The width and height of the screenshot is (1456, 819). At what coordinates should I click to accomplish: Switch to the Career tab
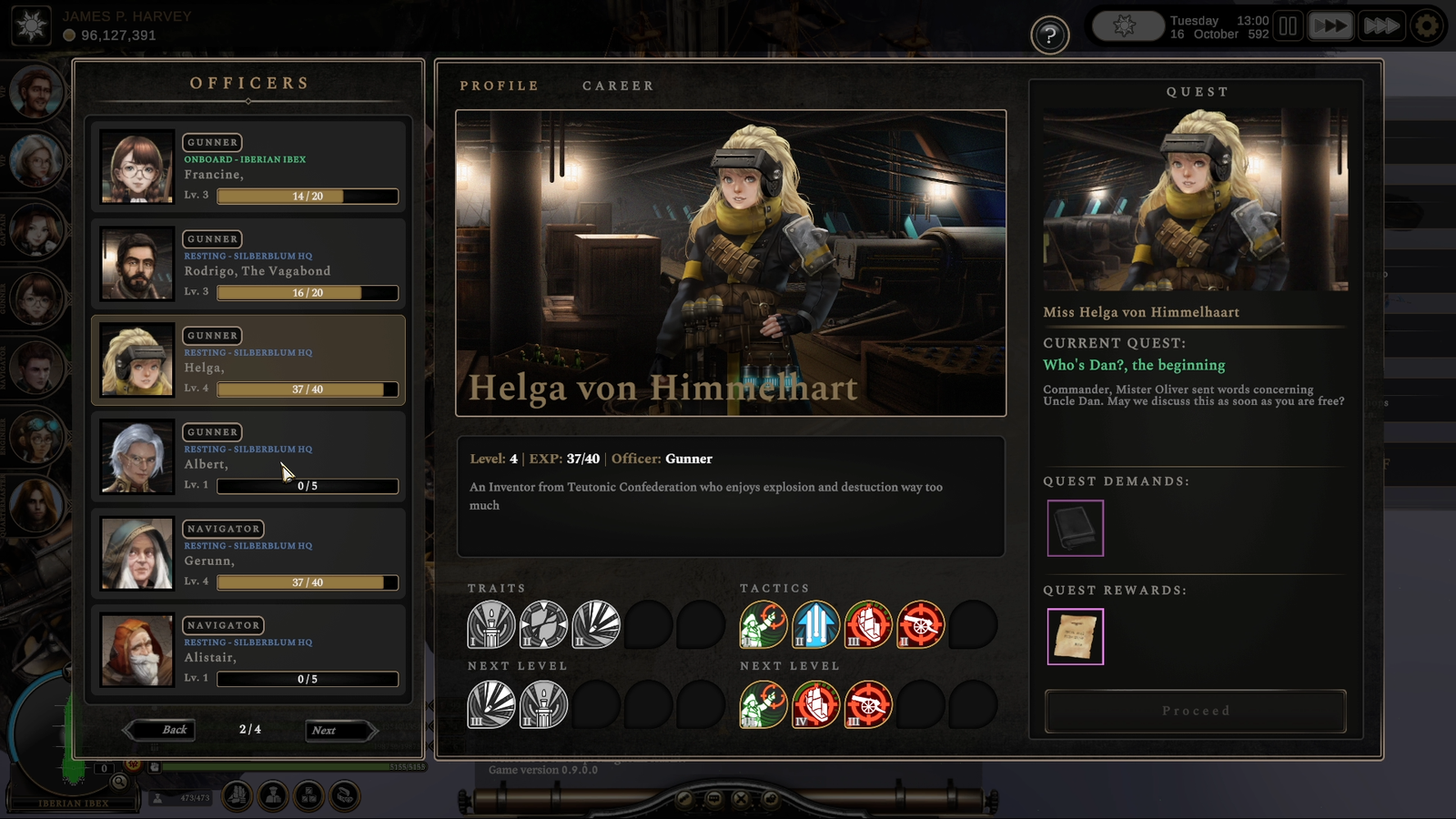(x=618, y=86)
